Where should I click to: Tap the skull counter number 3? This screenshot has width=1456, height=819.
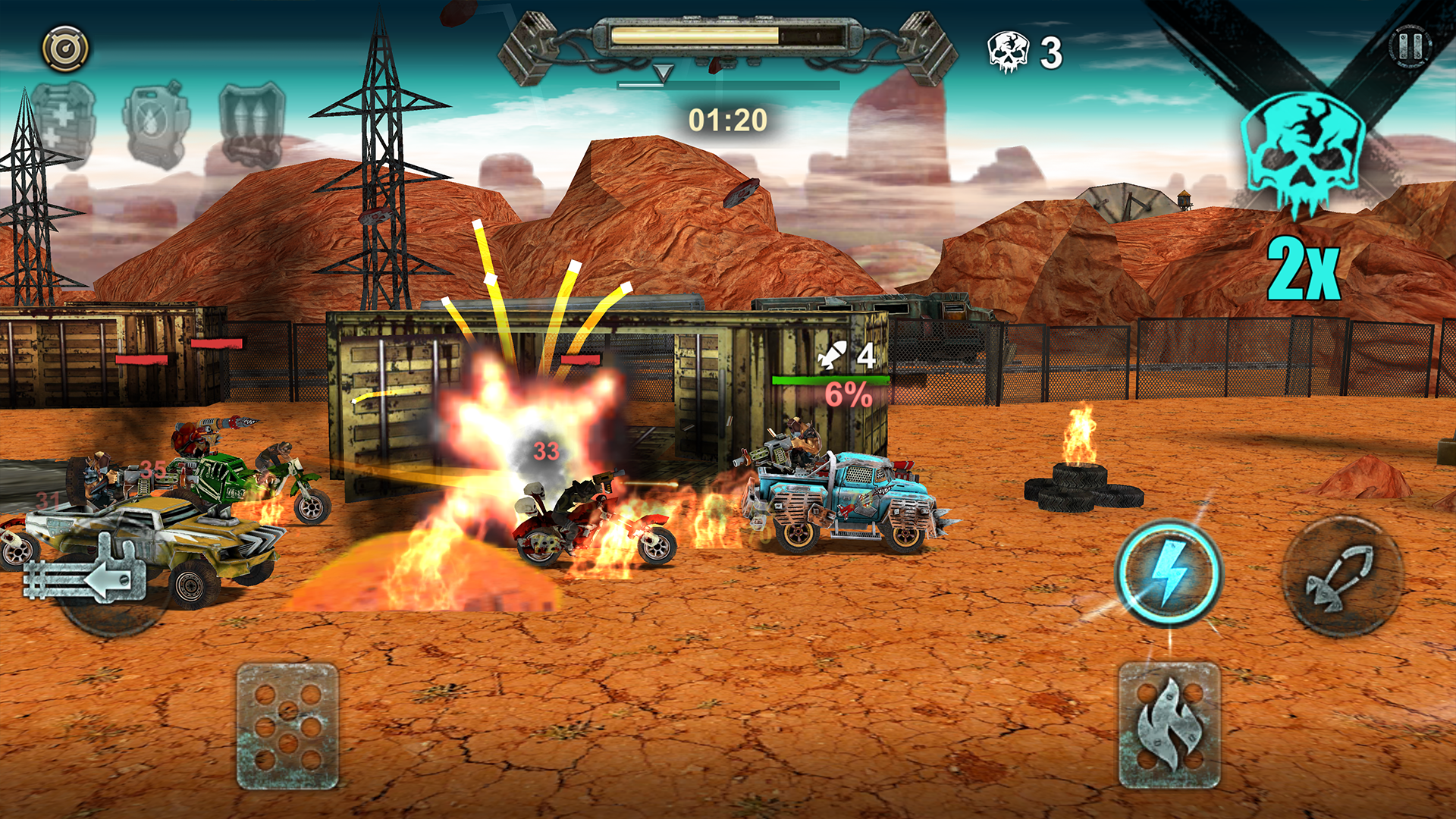click(1052, 52)
